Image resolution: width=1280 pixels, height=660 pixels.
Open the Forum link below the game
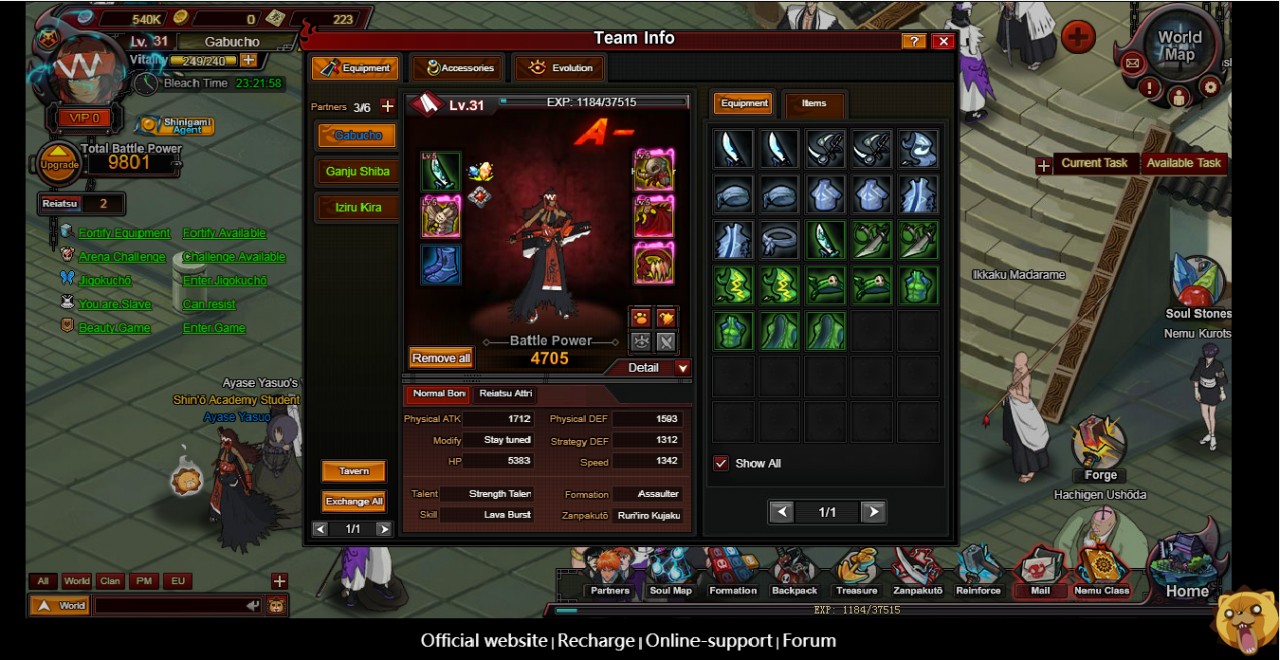[x=809, y=641]
